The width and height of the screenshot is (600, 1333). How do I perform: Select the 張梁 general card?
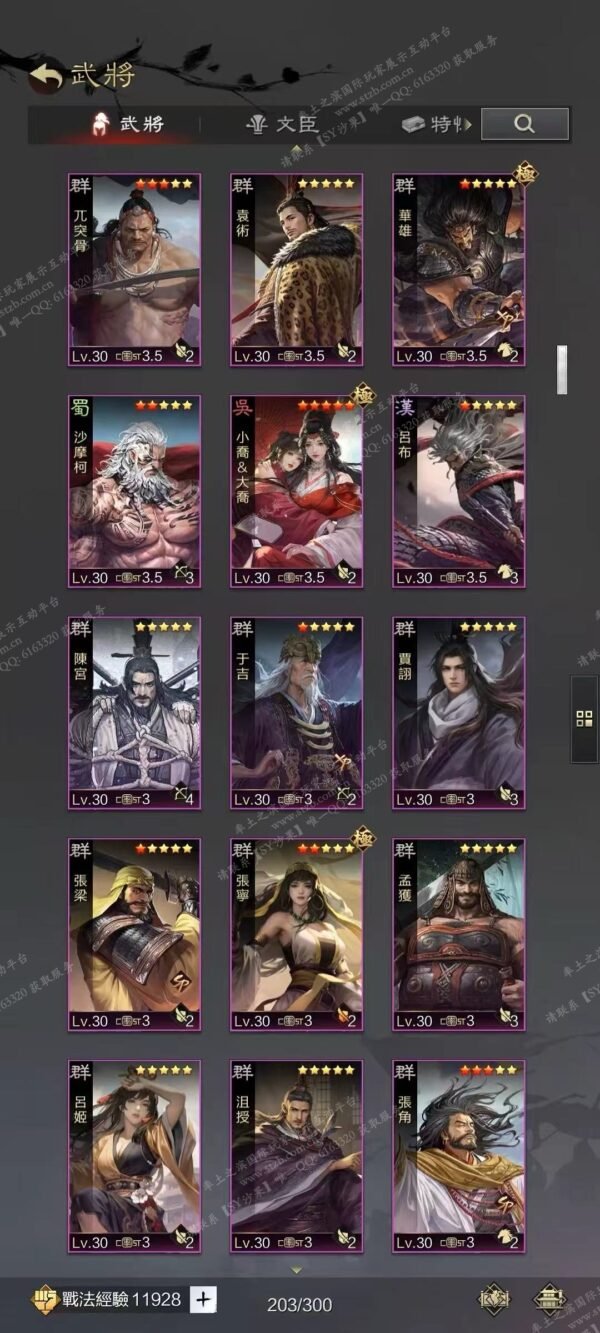[134, 935]
